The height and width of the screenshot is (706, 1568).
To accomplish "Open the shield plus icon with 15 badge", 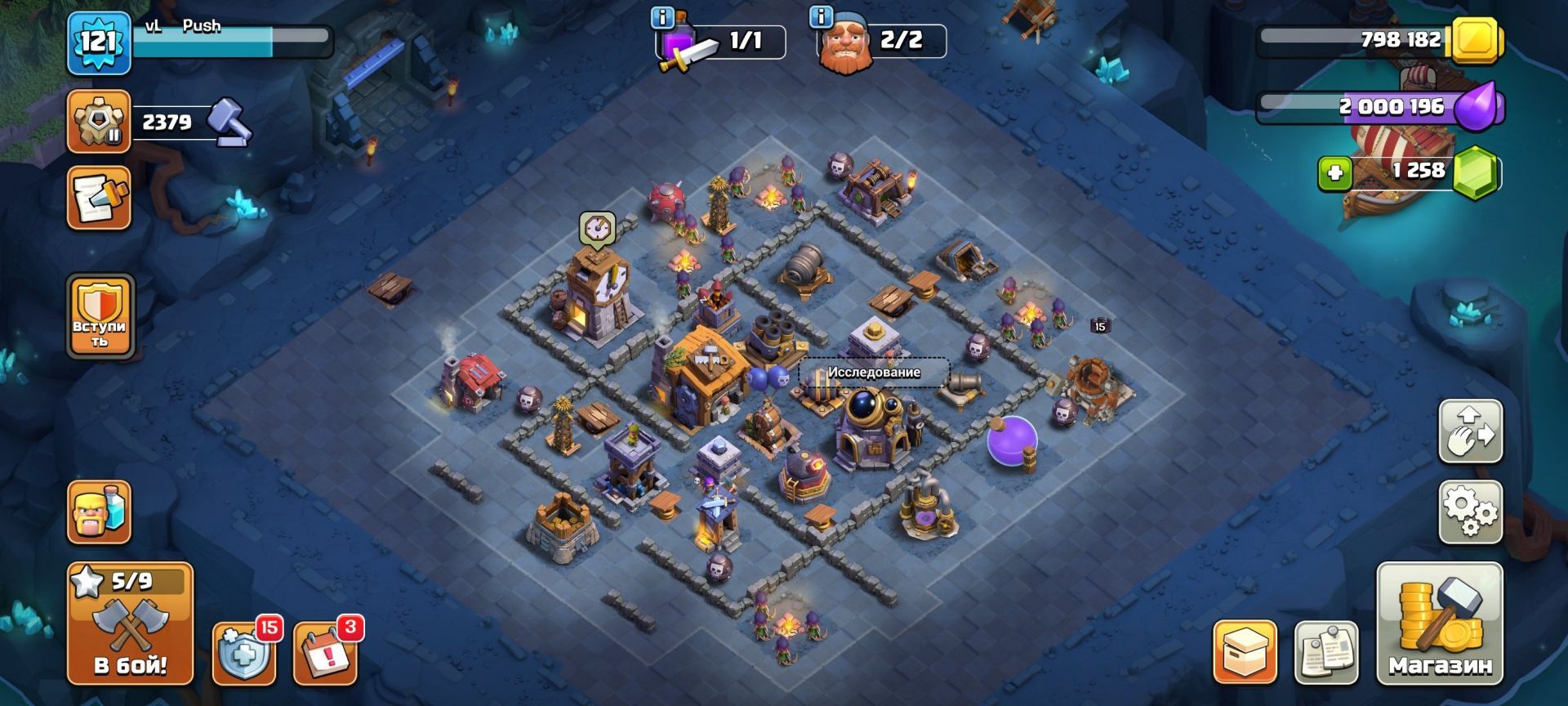I will point(243,655).
